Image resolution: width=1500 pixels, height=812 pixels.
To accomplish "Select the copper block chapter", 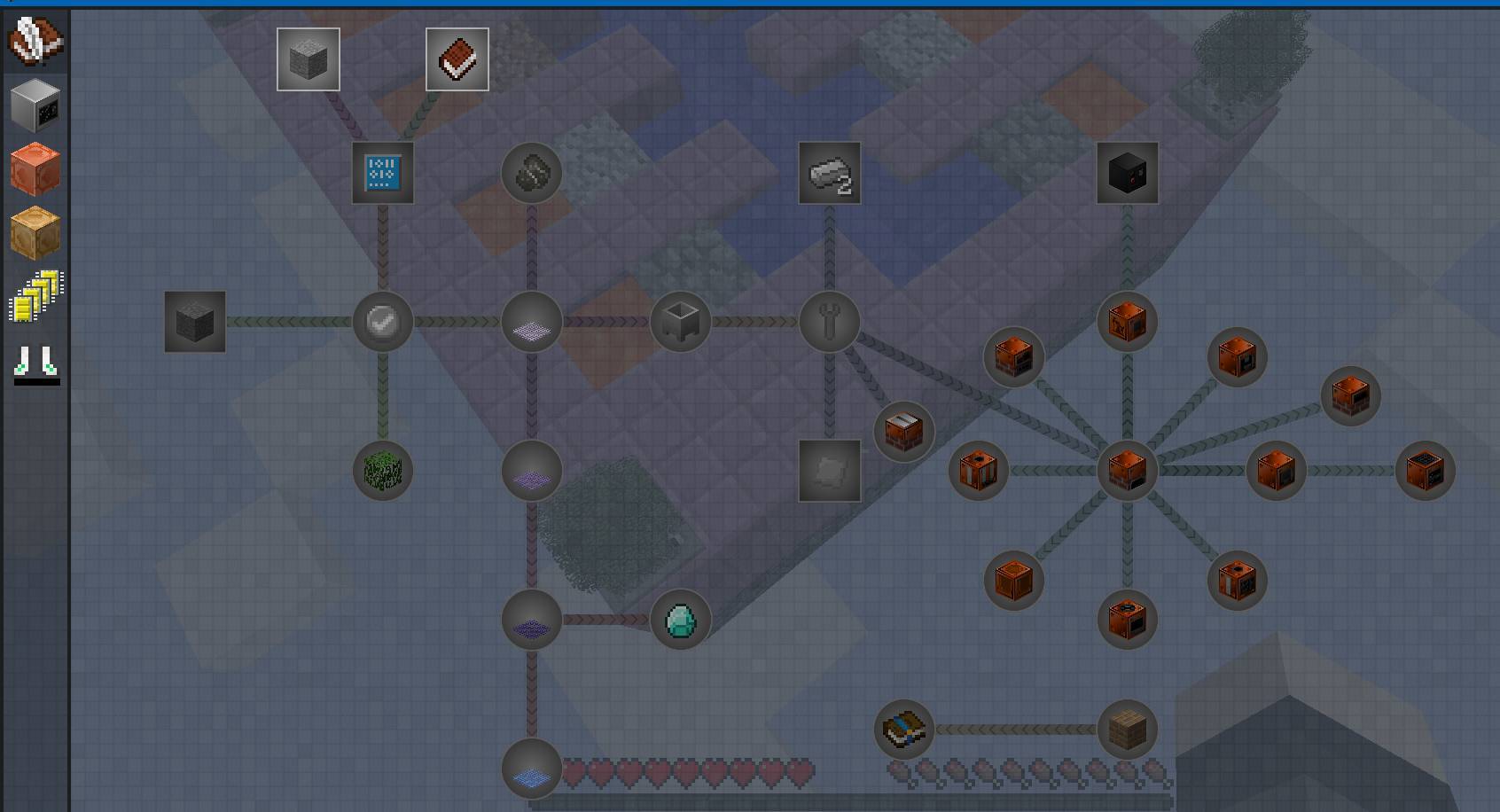I will click(x=35, y=168).
